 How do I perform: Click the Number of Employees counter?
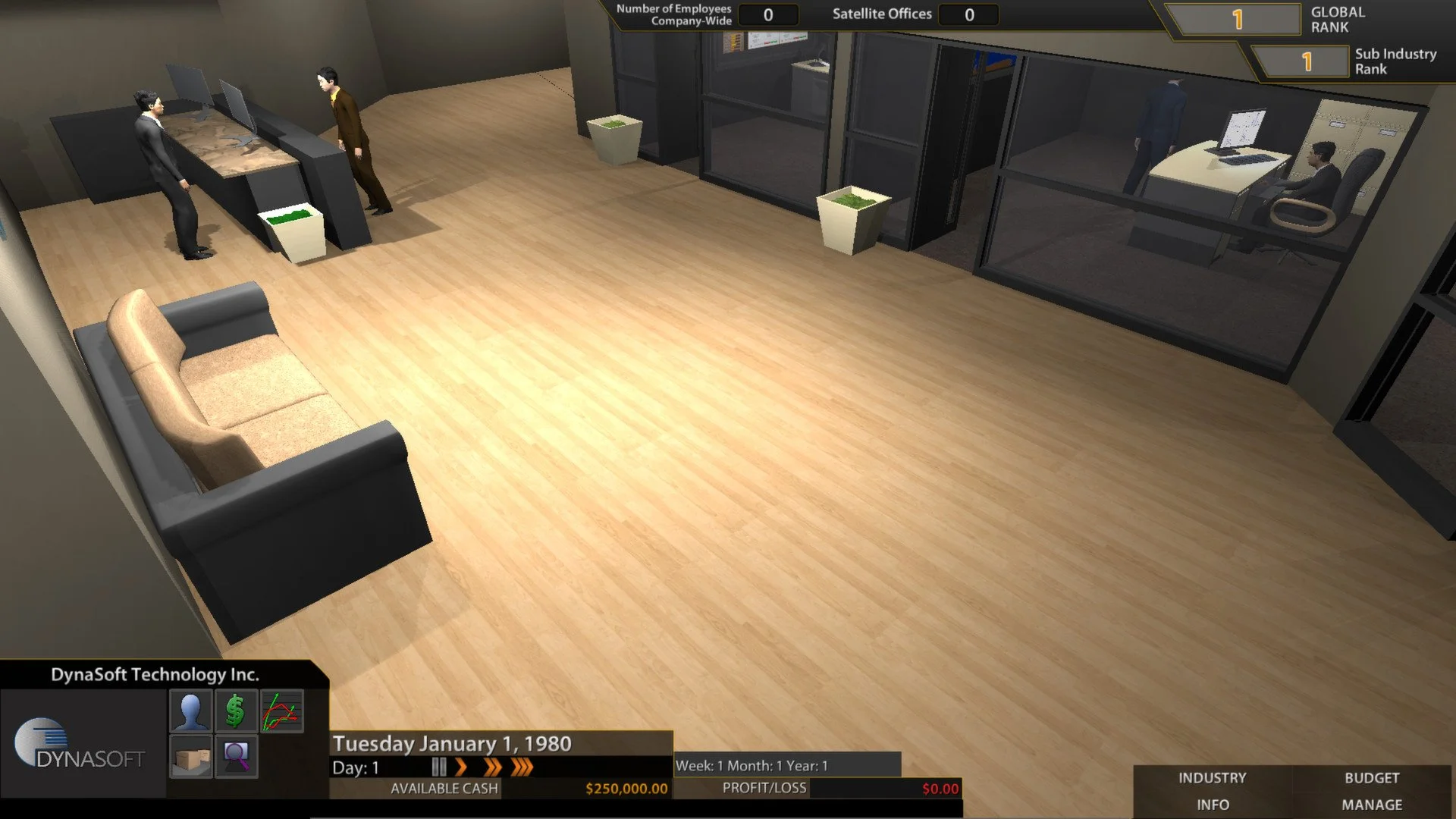tap(768, 14)
